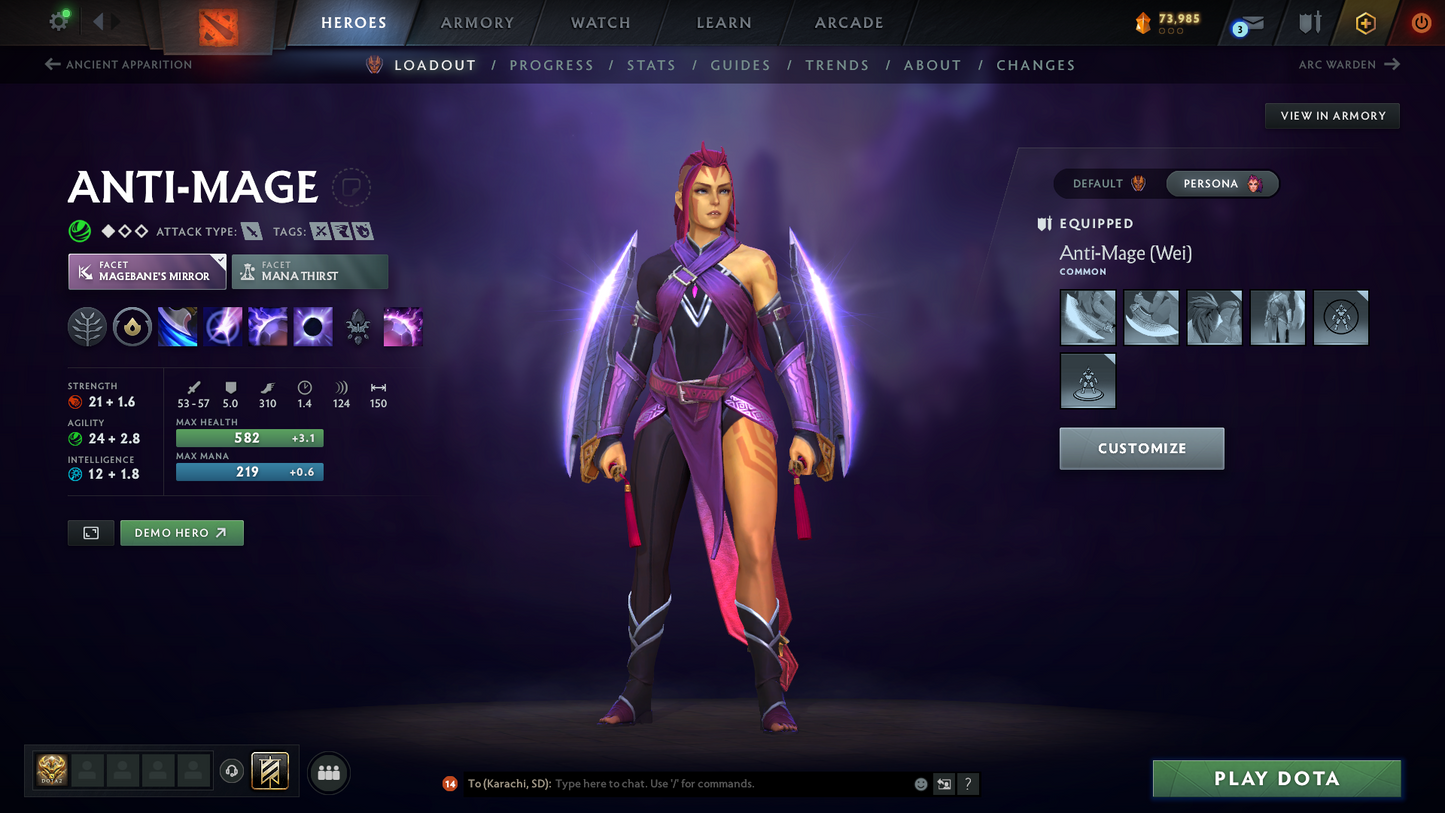Click the Mana Void ability icon
Screen dimensions: 1445x813
(313, 326)
